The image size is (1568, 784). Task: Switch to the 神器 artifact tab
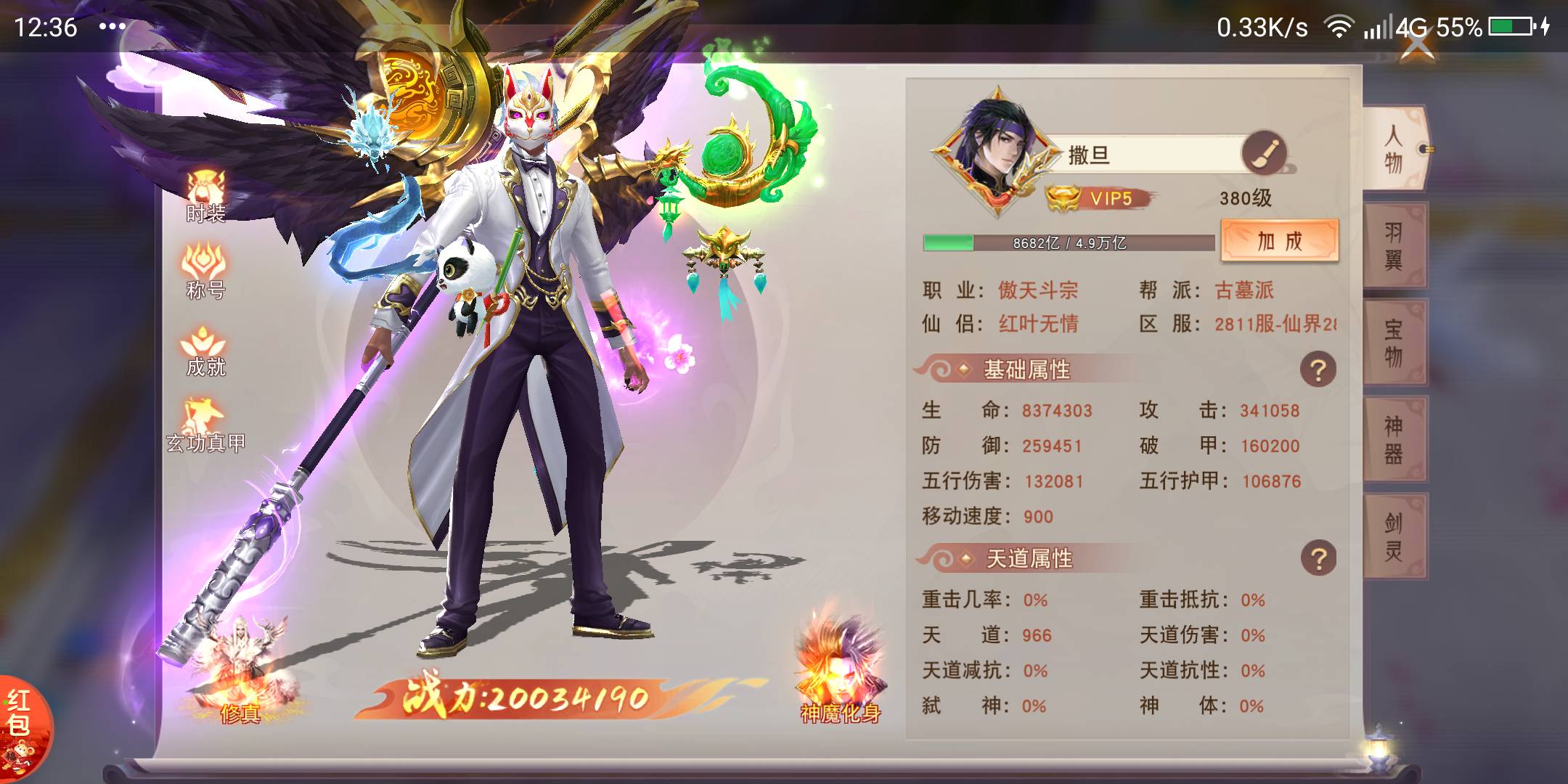pos(1394,439)
